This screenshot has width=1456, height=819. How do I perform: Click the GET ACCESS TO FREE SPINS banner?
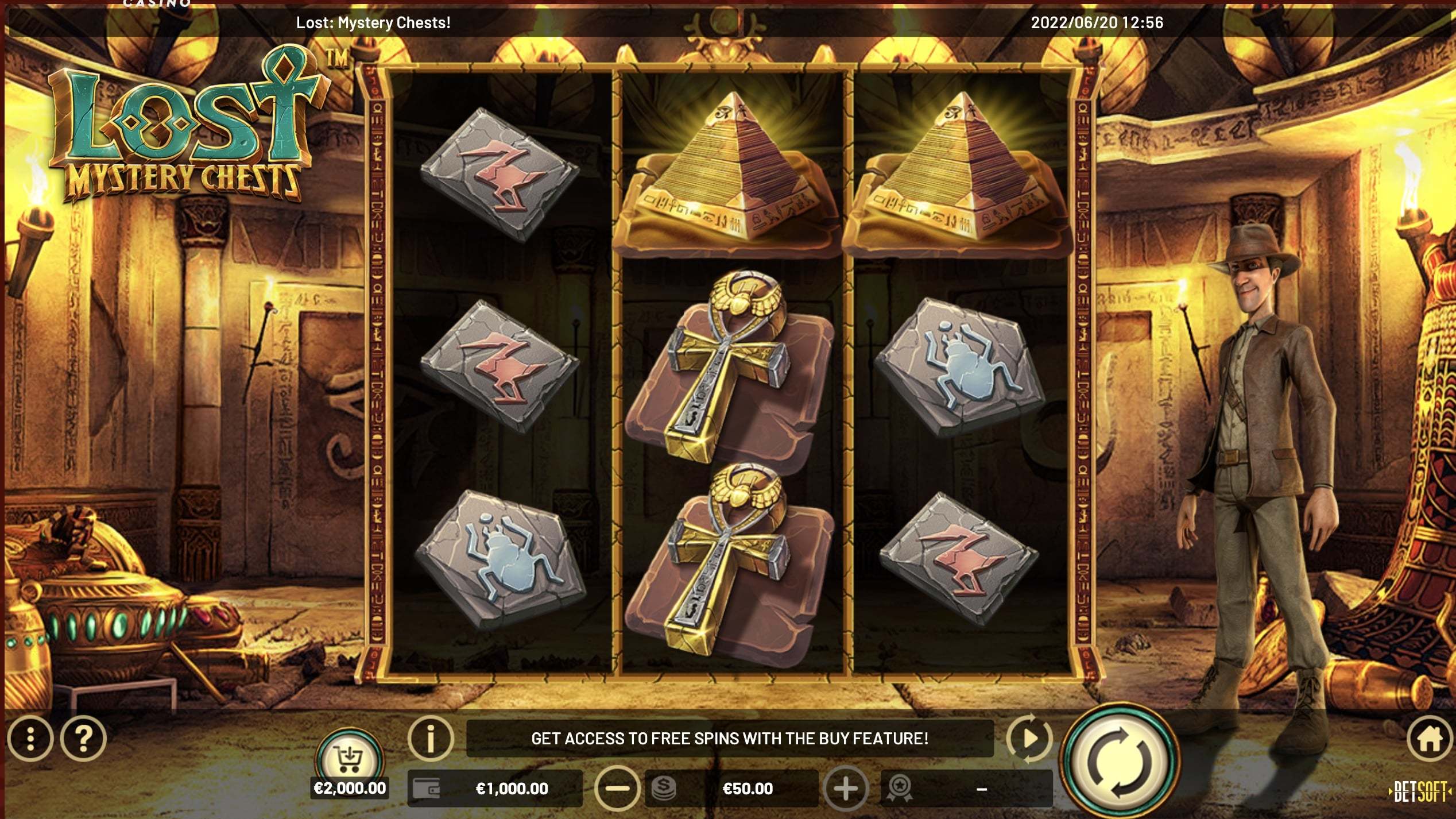729,740
